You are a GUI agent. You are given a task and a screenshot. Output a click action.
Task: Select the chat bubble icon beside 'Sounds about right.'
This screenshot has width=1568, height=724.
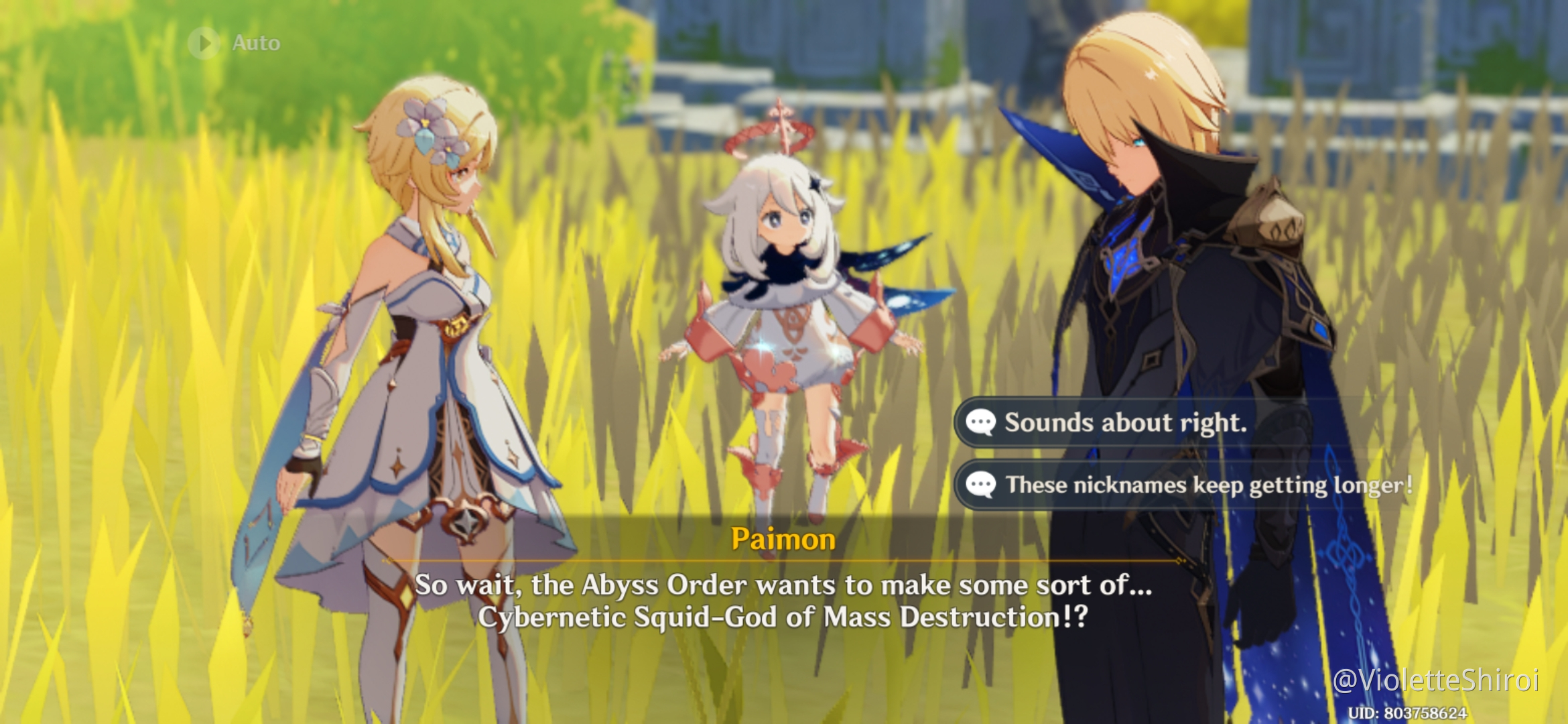982,423
